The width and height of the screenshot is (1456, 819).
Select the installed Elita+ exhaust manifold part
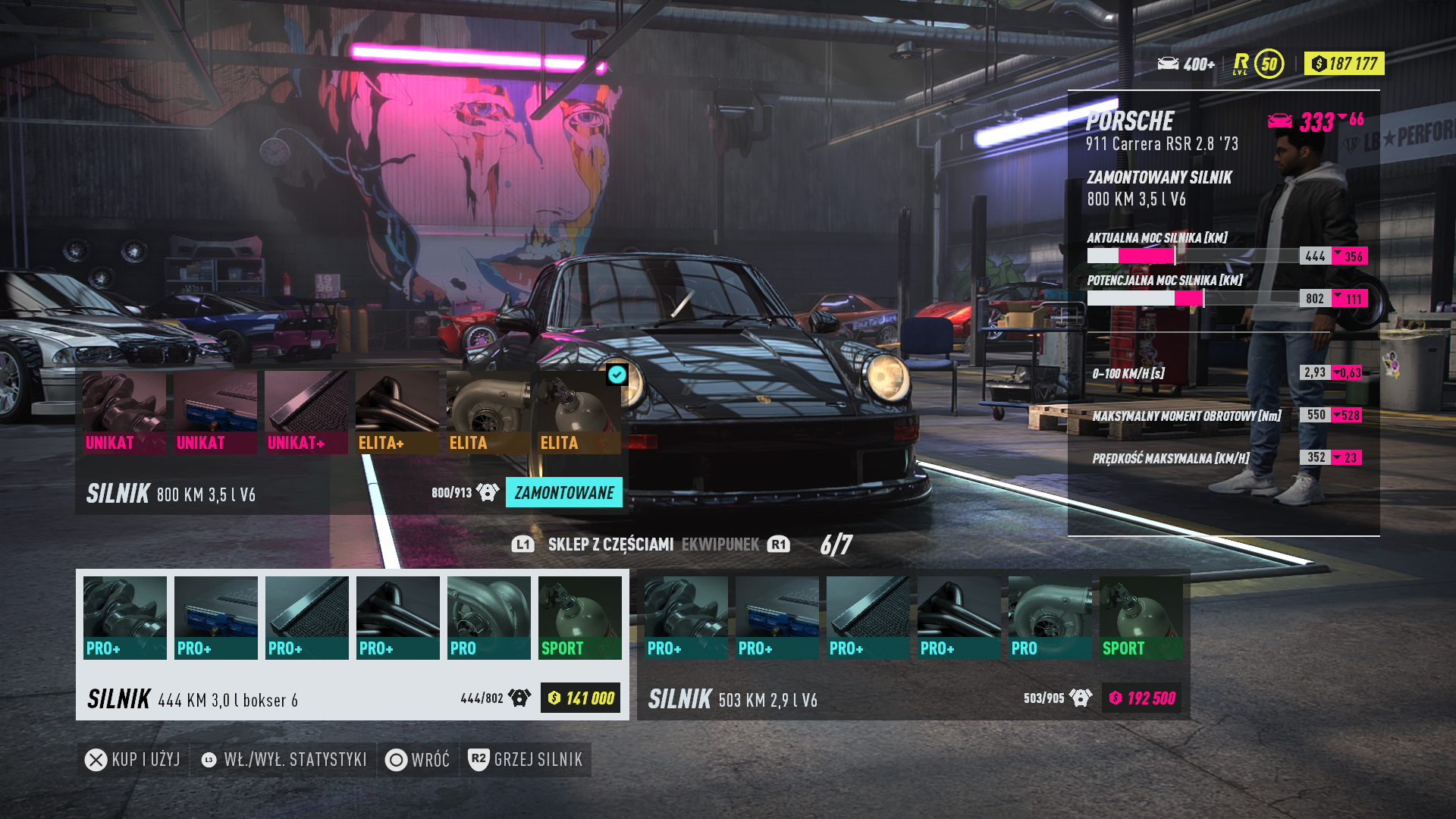[397, 412]
